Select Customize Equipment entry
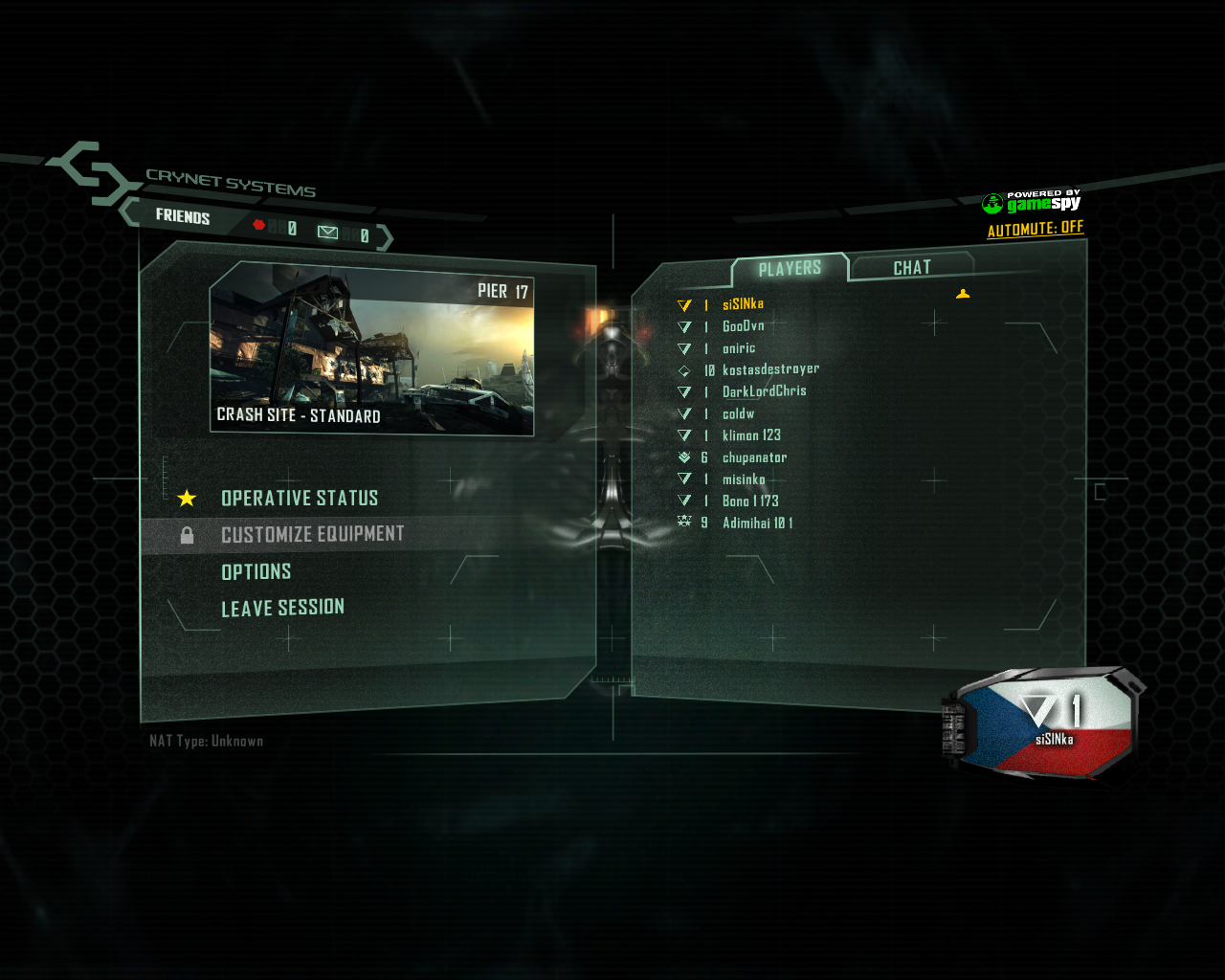The width and height of the screenshot is (1225, 980). point(312,535)
